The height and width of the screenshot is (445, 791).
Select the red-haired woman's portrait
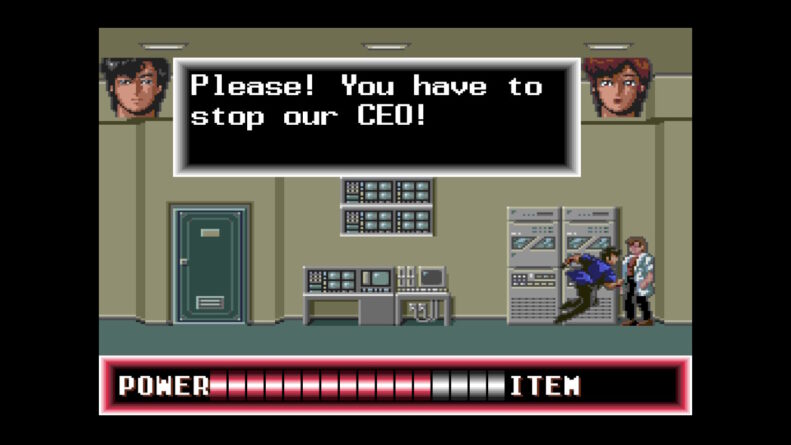[617, 88]
